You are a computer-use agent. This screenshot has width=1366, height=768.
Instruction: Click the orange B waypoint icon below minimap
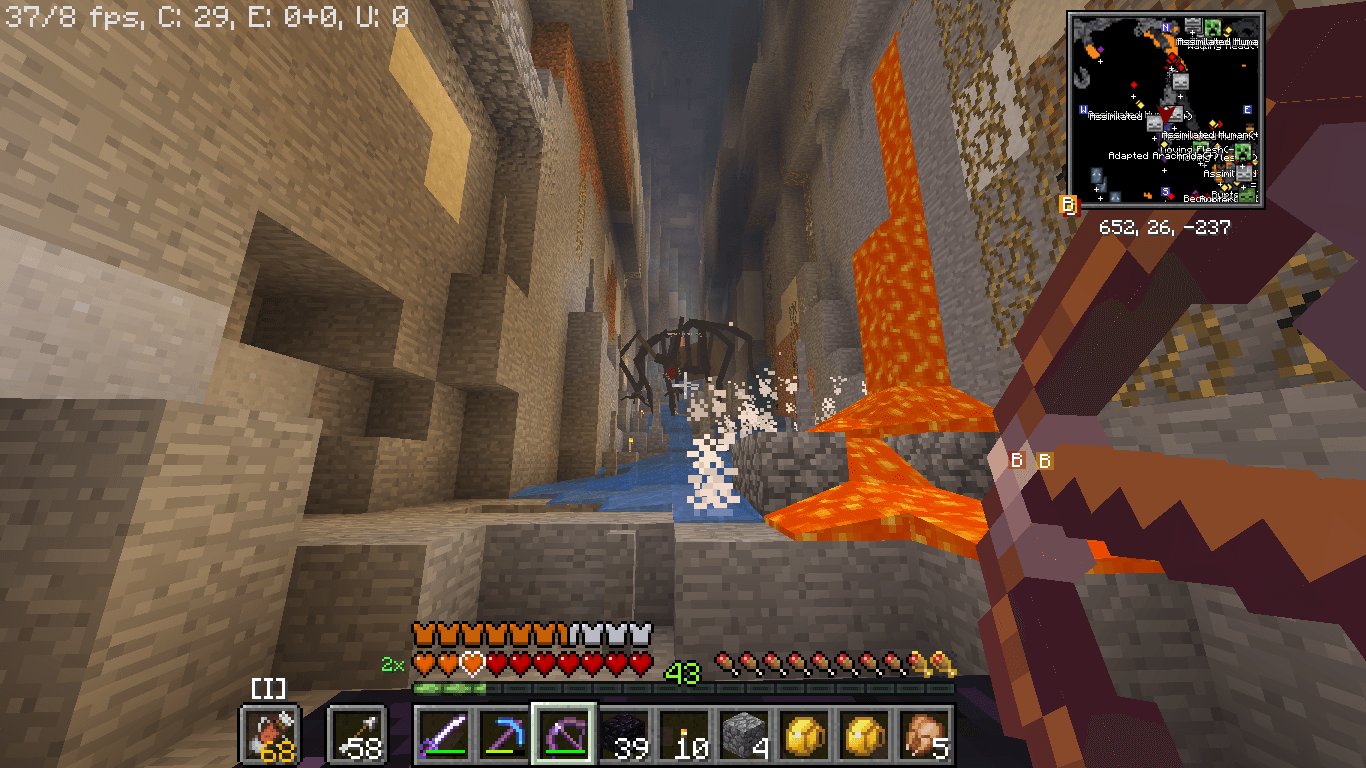coord(1068,206)
